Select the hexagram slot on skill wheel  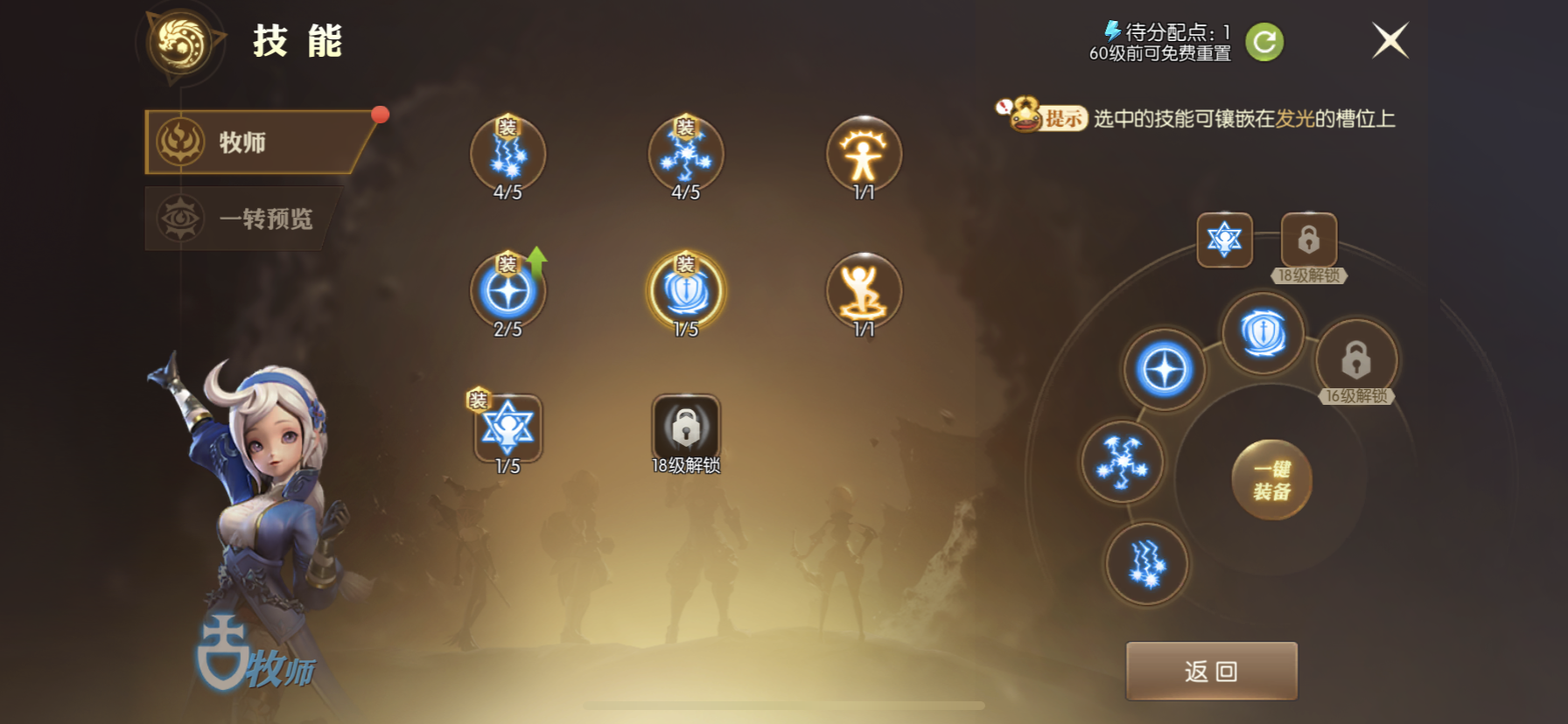click(x=1224, y=239)
